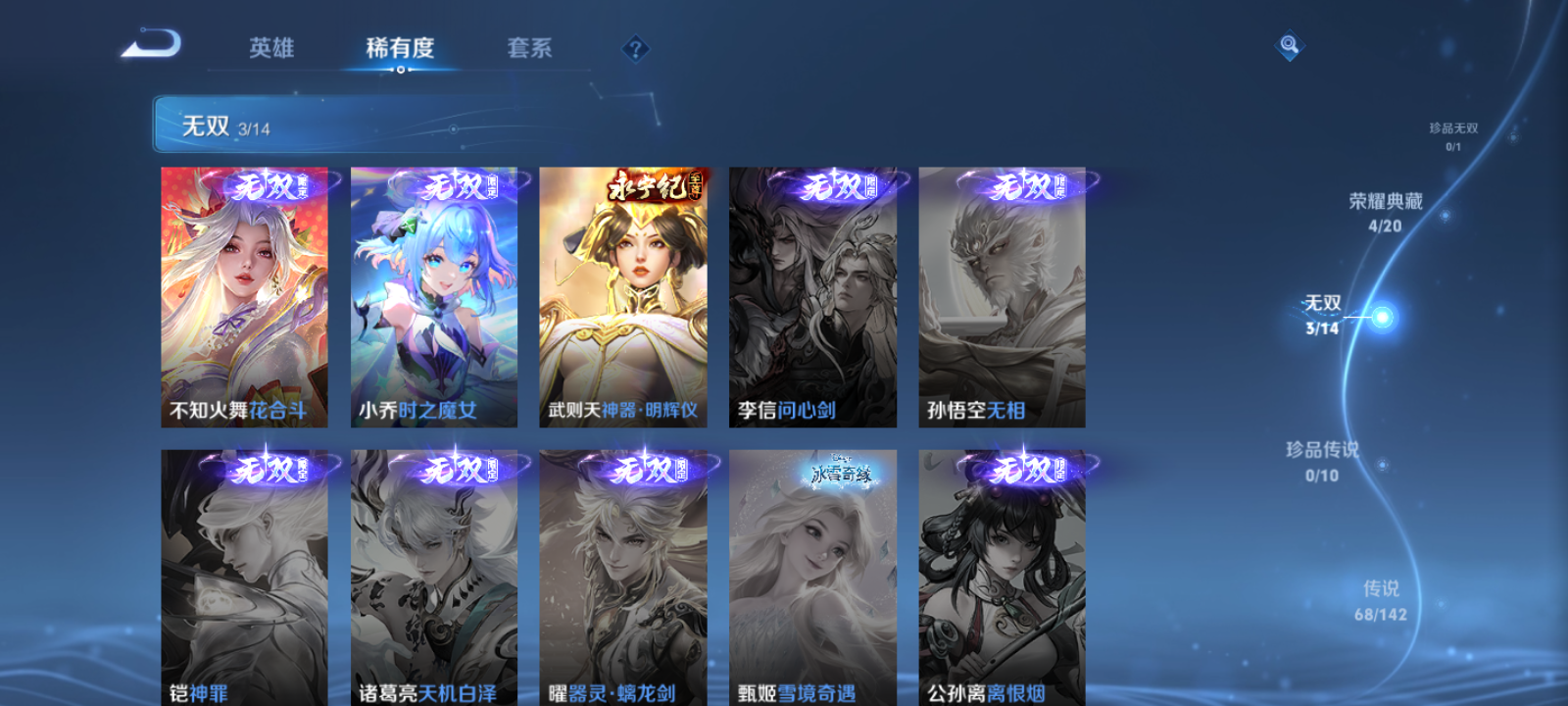Open the 小乔 时之魔女 skin
Screen dimensions: 1568x706
[433, 294]
